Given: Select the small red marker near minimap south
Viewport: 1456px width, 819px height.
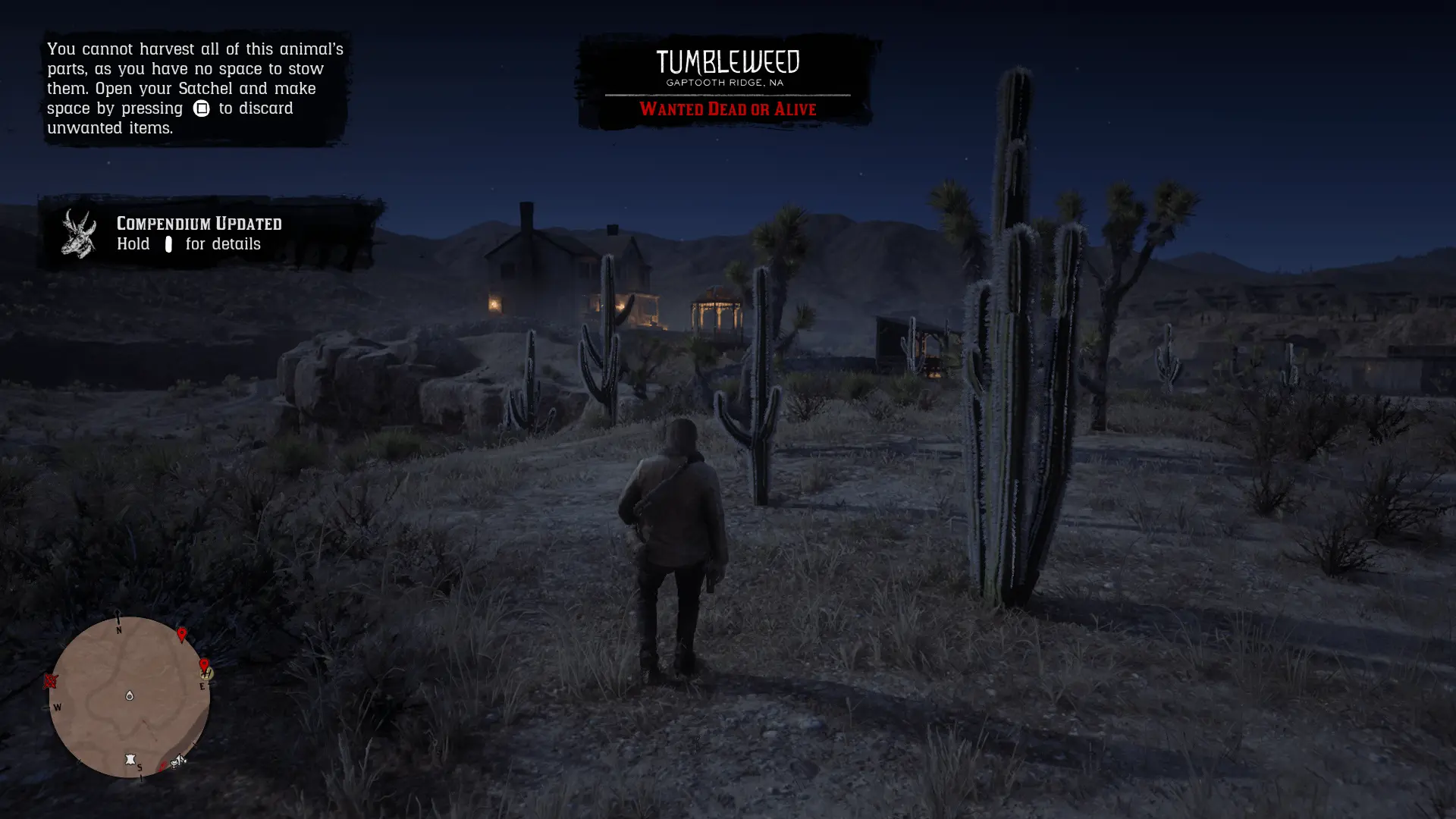Looking at the screenshot, I should tap(162, 767).
